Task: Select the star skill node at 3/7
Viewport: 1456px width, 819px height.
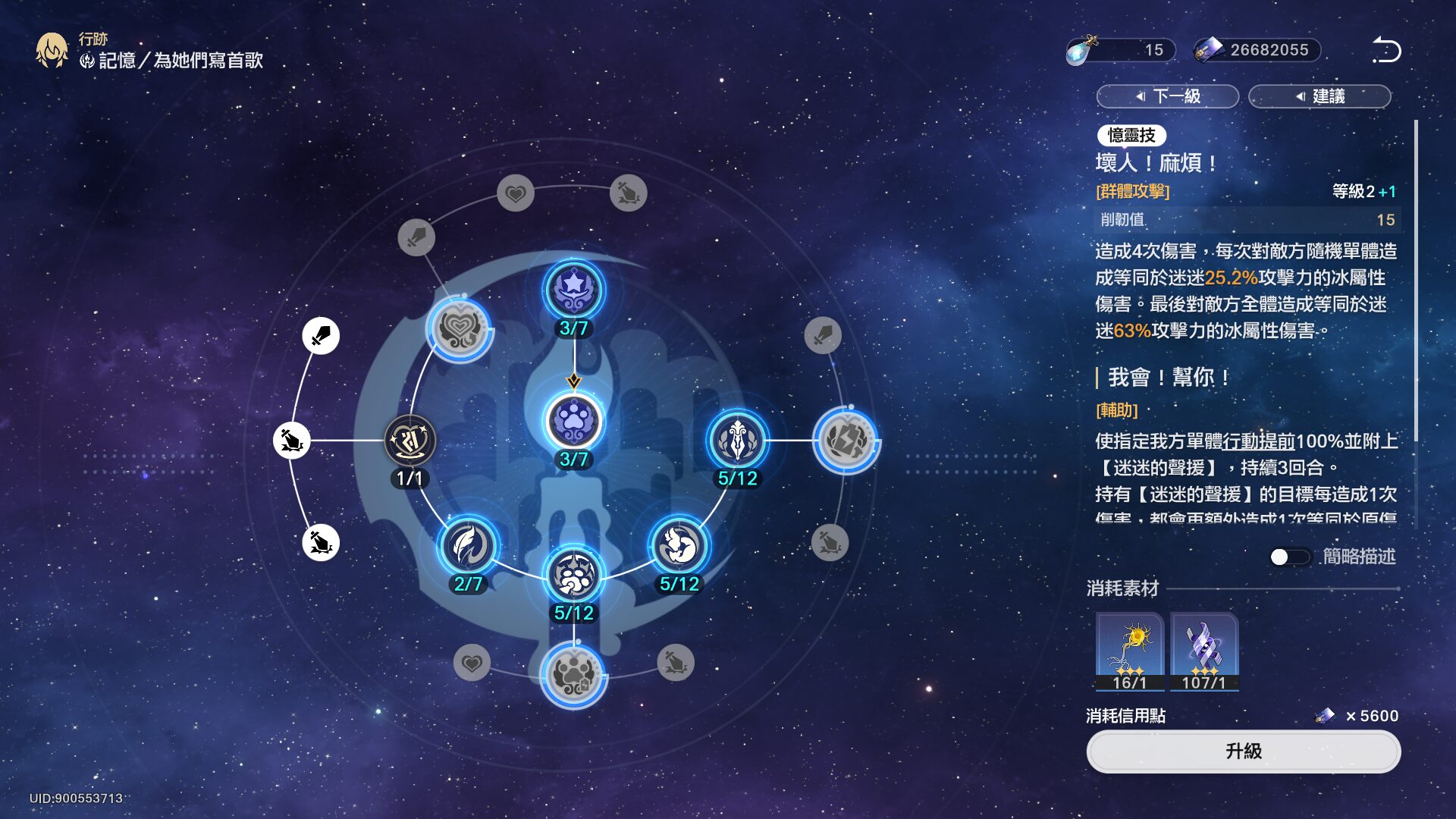Action: (x=574, y=290)
